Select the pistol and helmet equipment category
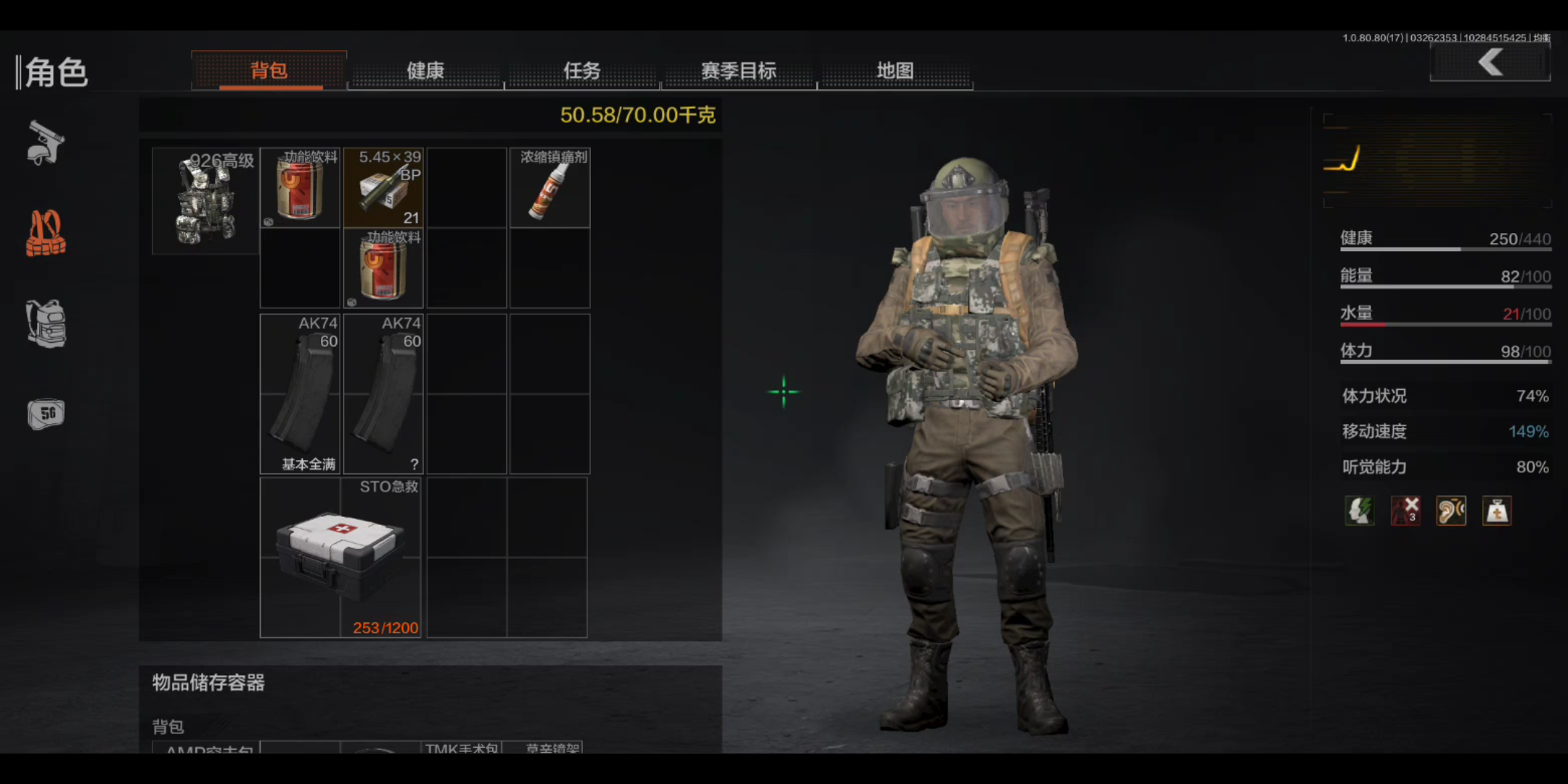The height and width of the screenshot is (784, 1568). [46, 143]
